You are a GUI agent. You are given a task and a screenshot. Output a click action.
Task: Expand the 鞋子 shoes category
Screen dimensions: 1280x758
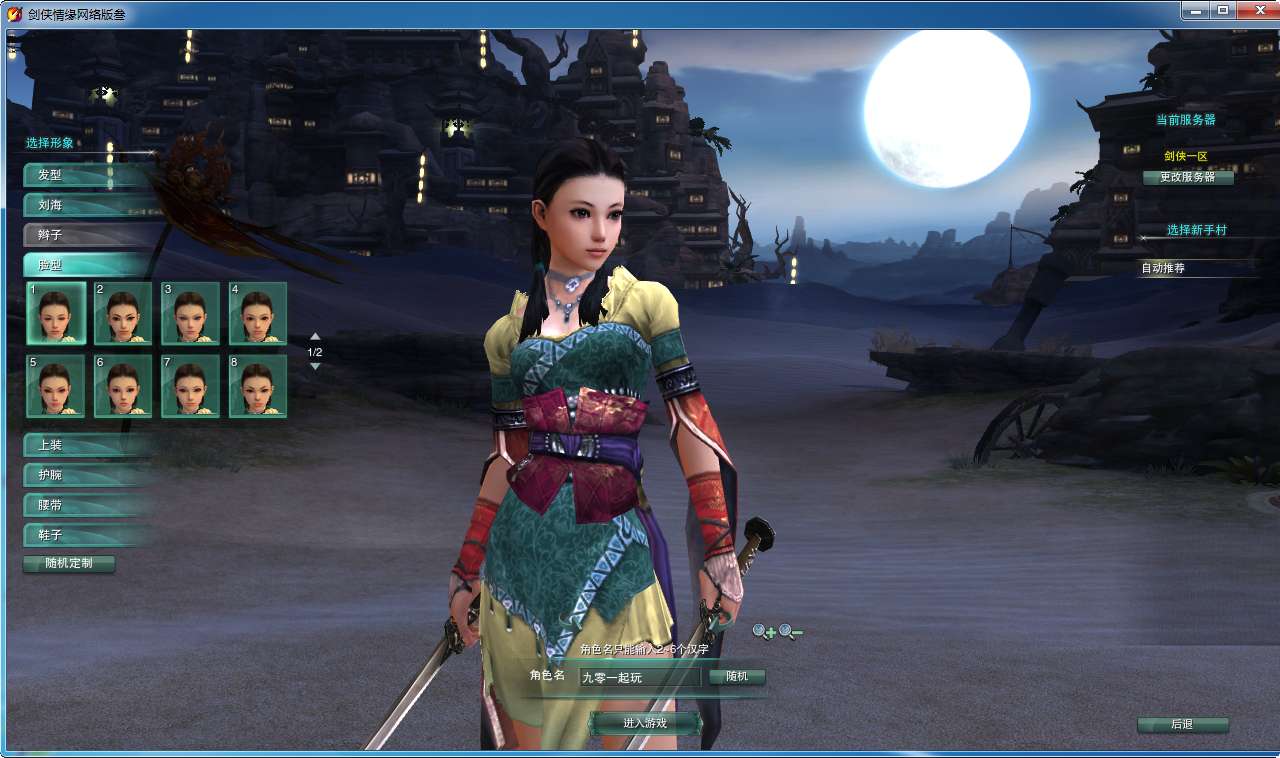click(88, 535)
